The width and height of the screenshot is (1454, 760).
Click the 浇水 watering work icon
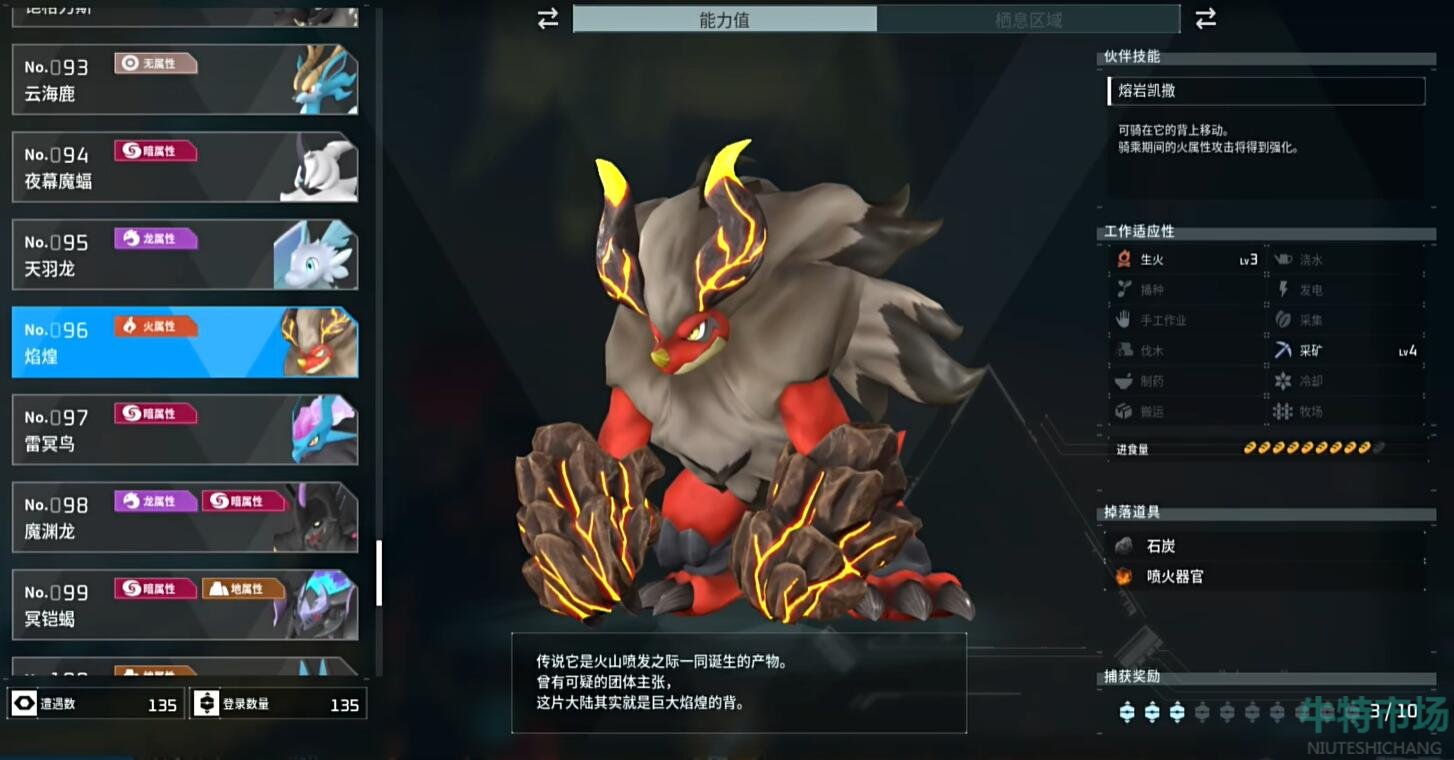[1283, 258]
